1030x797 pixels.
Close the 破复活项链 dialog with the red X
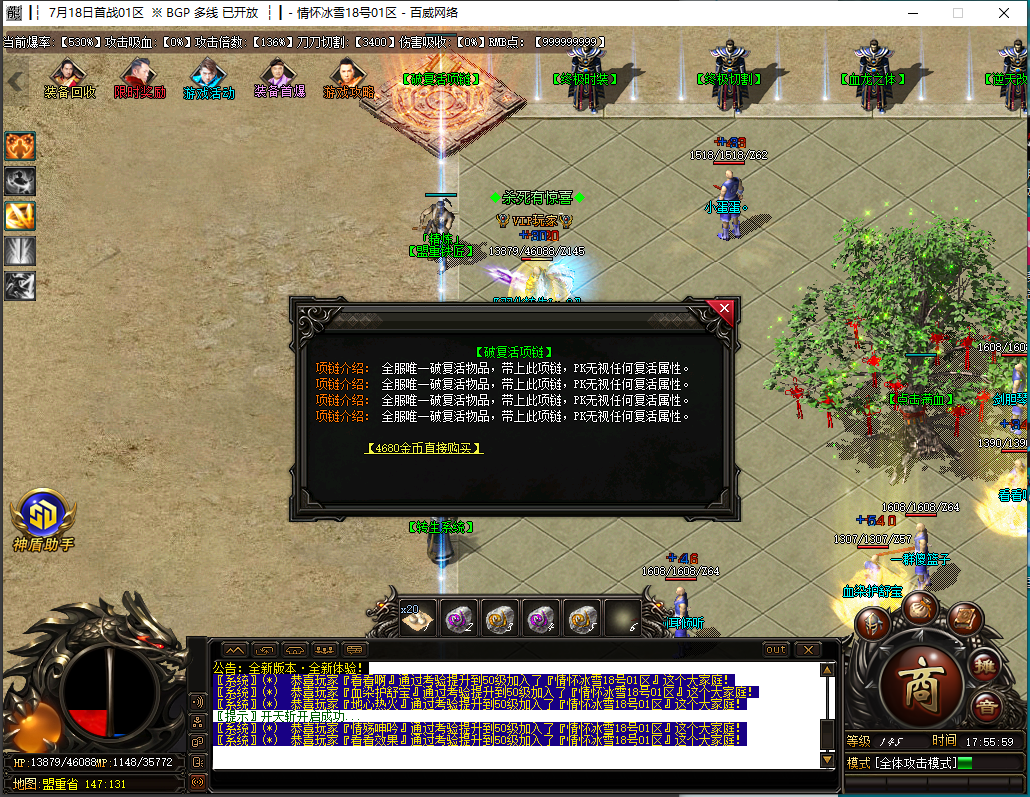coord(724,310)
